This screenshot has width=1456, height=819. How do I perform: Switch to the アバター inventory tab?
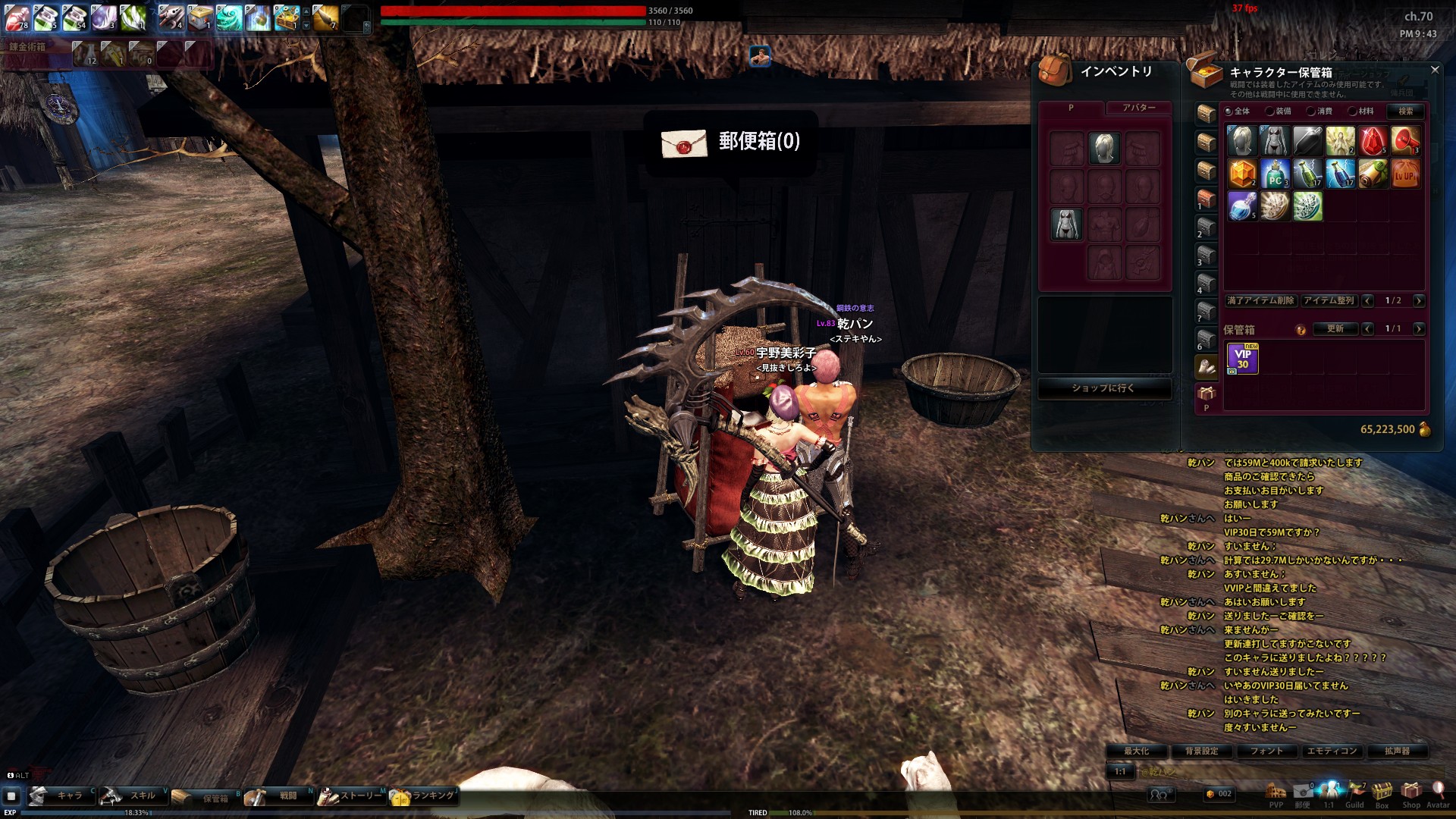click(x=1138, y=108)
